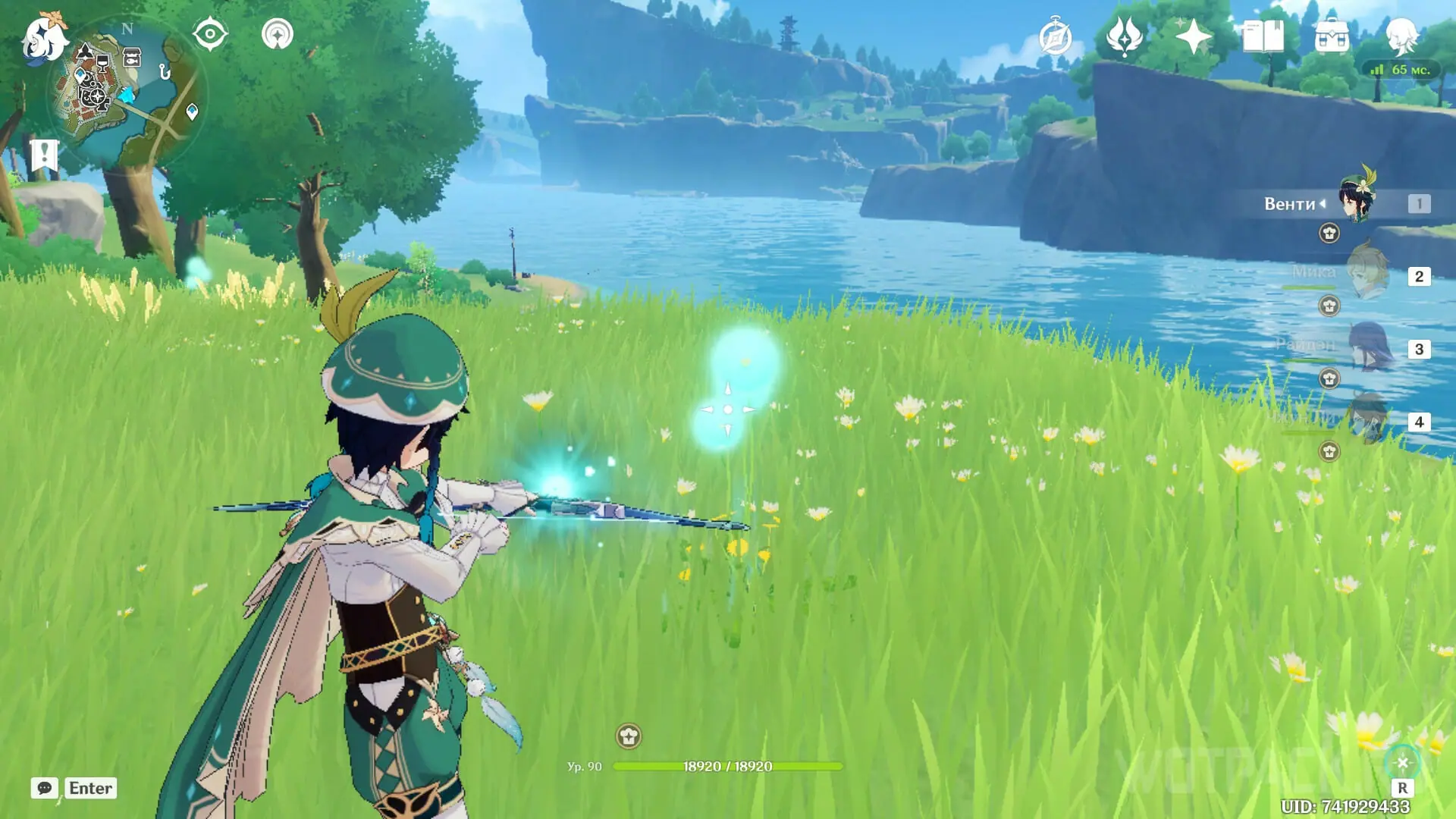The image size is (1456, 819).
Task: Open the Paimon menu
Action: pyautogui.click(x=44, y=36)
